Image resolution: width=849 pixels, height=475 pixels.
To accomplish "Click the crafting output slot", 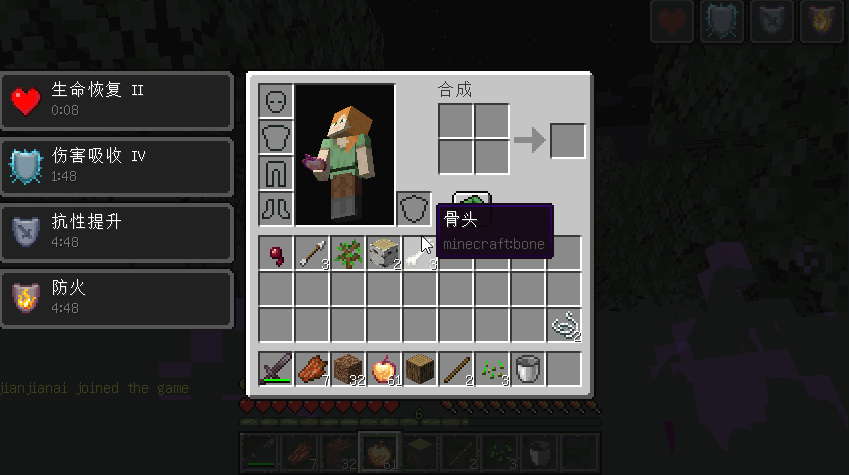I will click(567, 141).
